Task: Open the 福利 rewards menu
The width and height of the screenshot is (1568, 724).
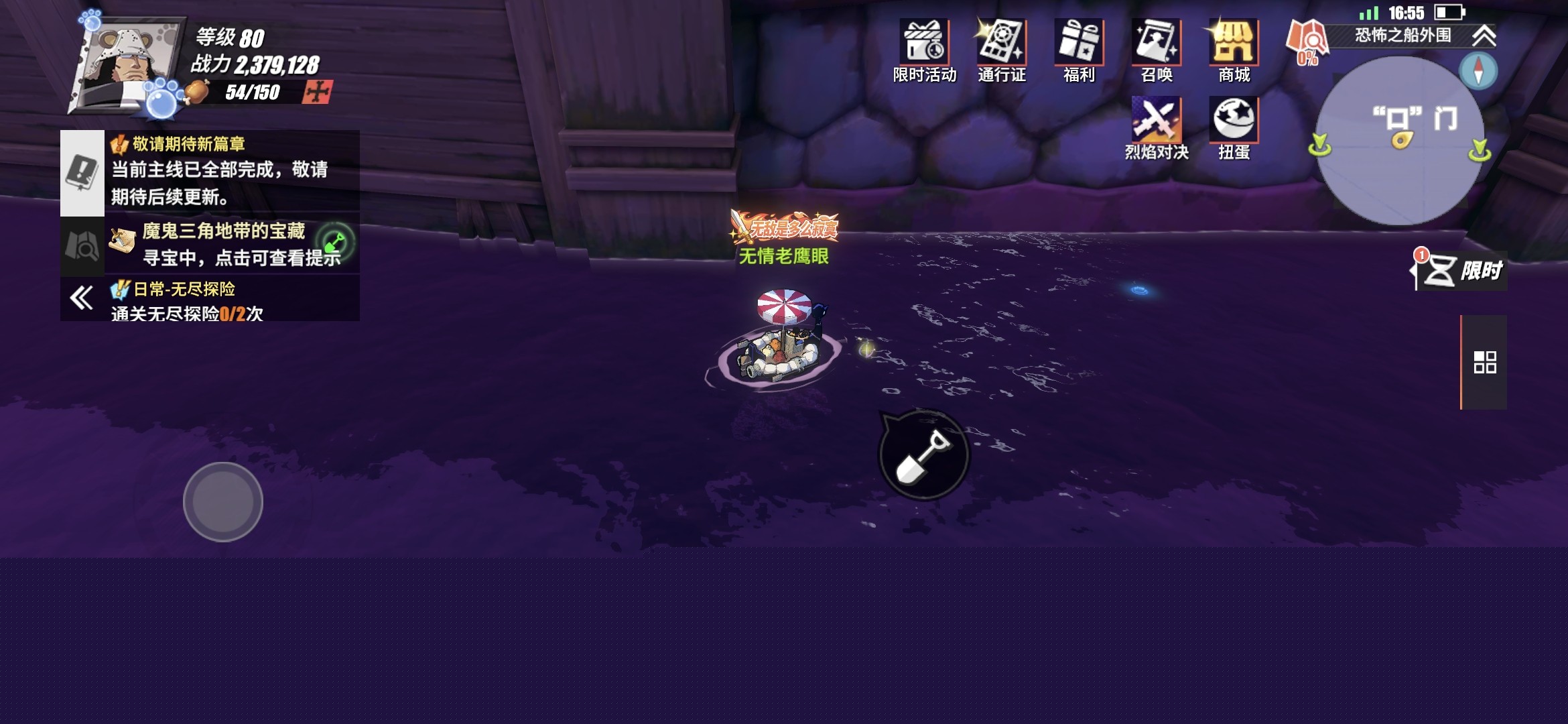Action: pyautogui.click(x=1079, y=51)
